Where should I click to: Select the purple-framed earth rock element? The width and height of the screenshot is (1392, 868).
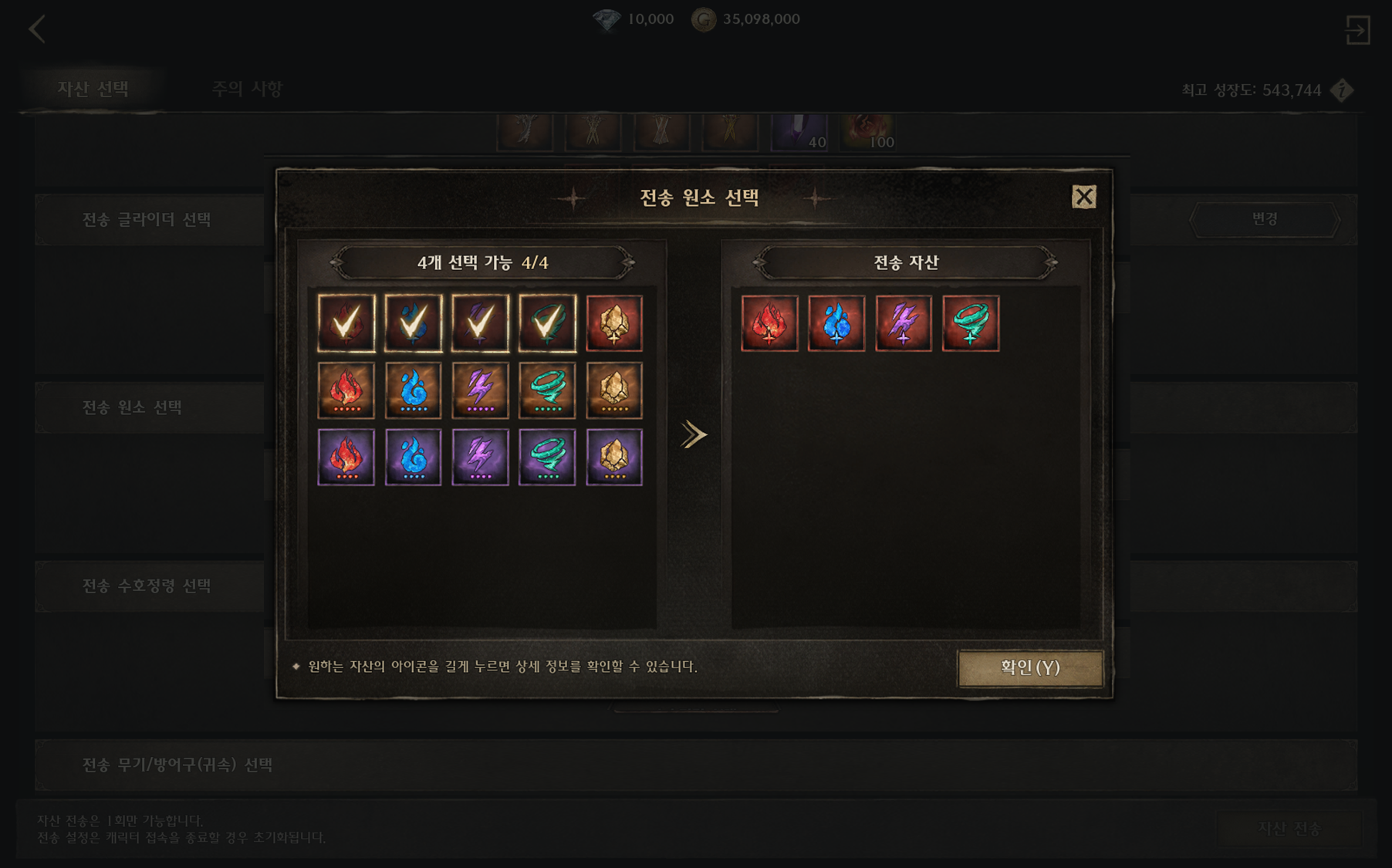pos(614,458)
